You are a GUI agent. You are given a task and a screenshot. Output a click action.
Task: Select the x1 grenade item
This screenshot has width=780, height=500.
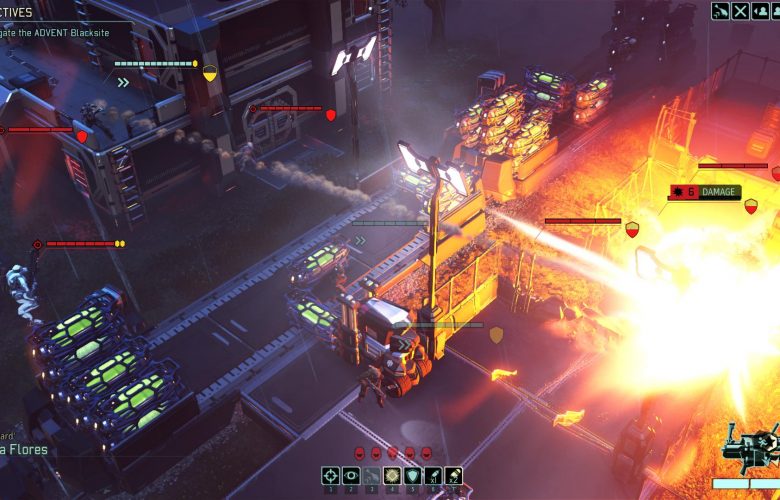pos(433,476)
